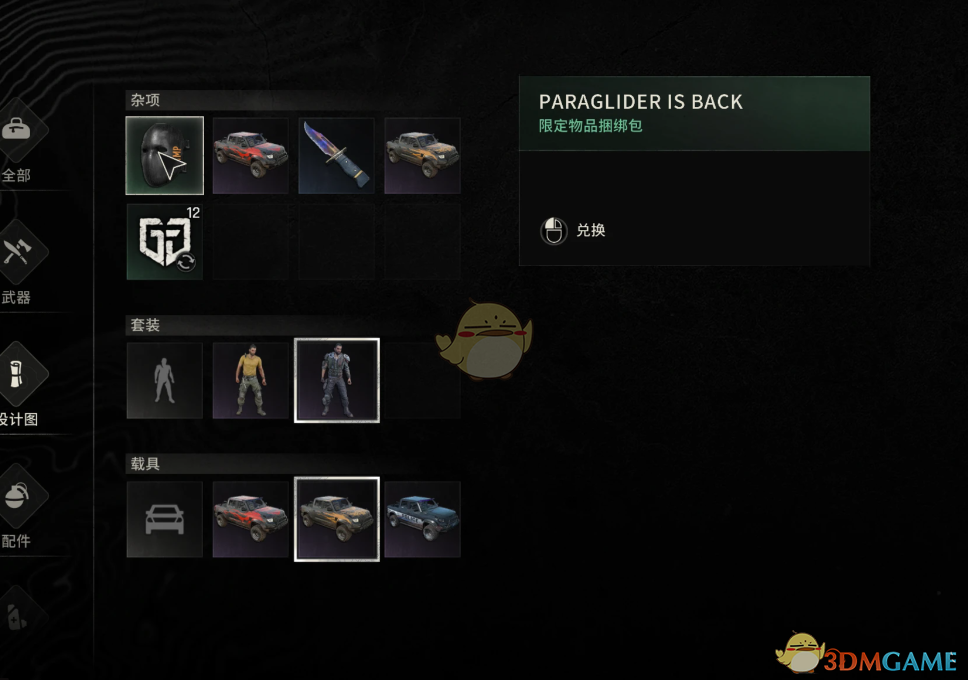Pick the blue police truck skin
Image resolution: width=968 pixels, height=680 pixels.
pos(422,519)
